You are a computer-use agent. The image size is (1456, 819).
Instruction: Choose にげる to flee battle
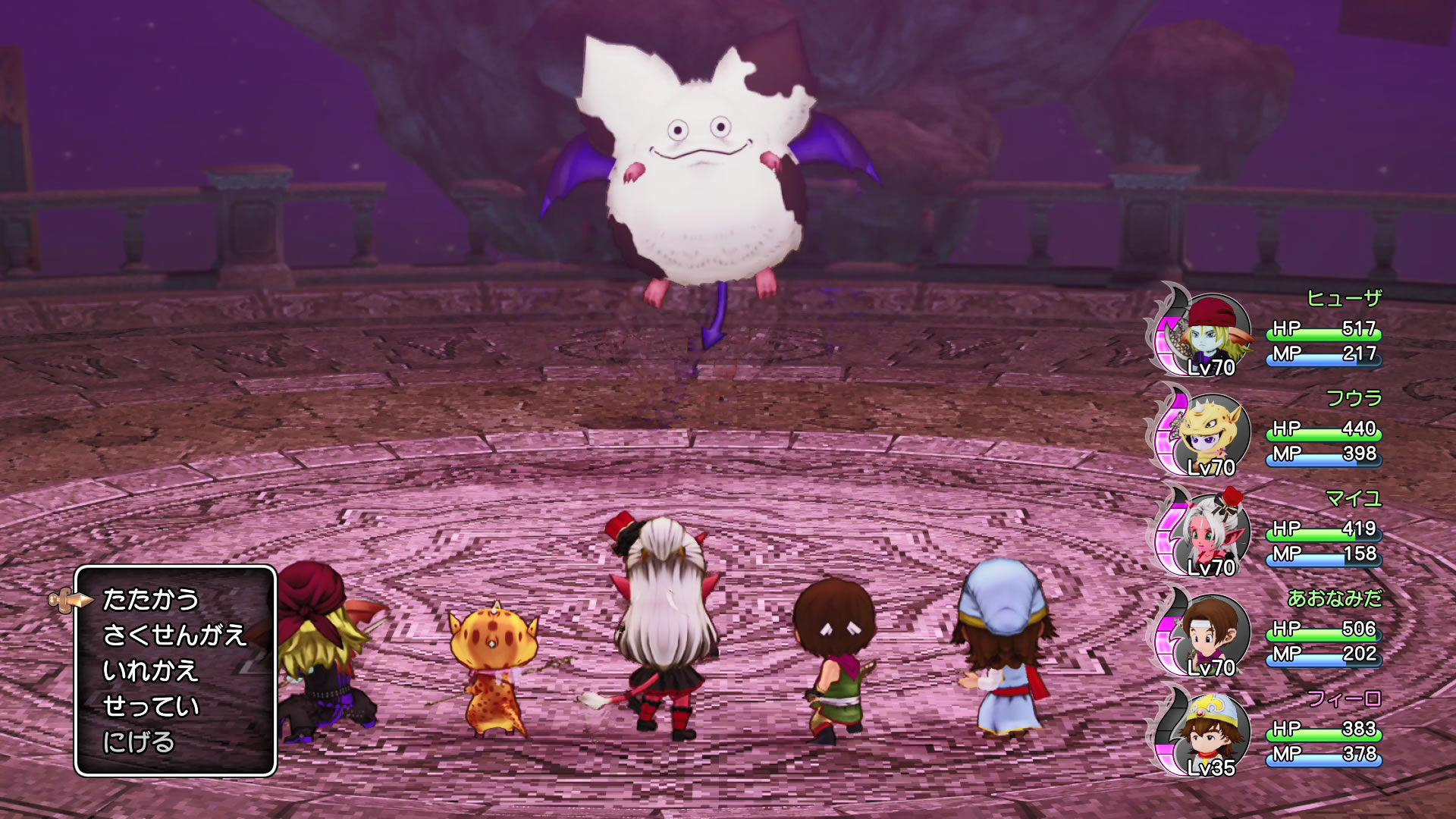tap(139, 742)
